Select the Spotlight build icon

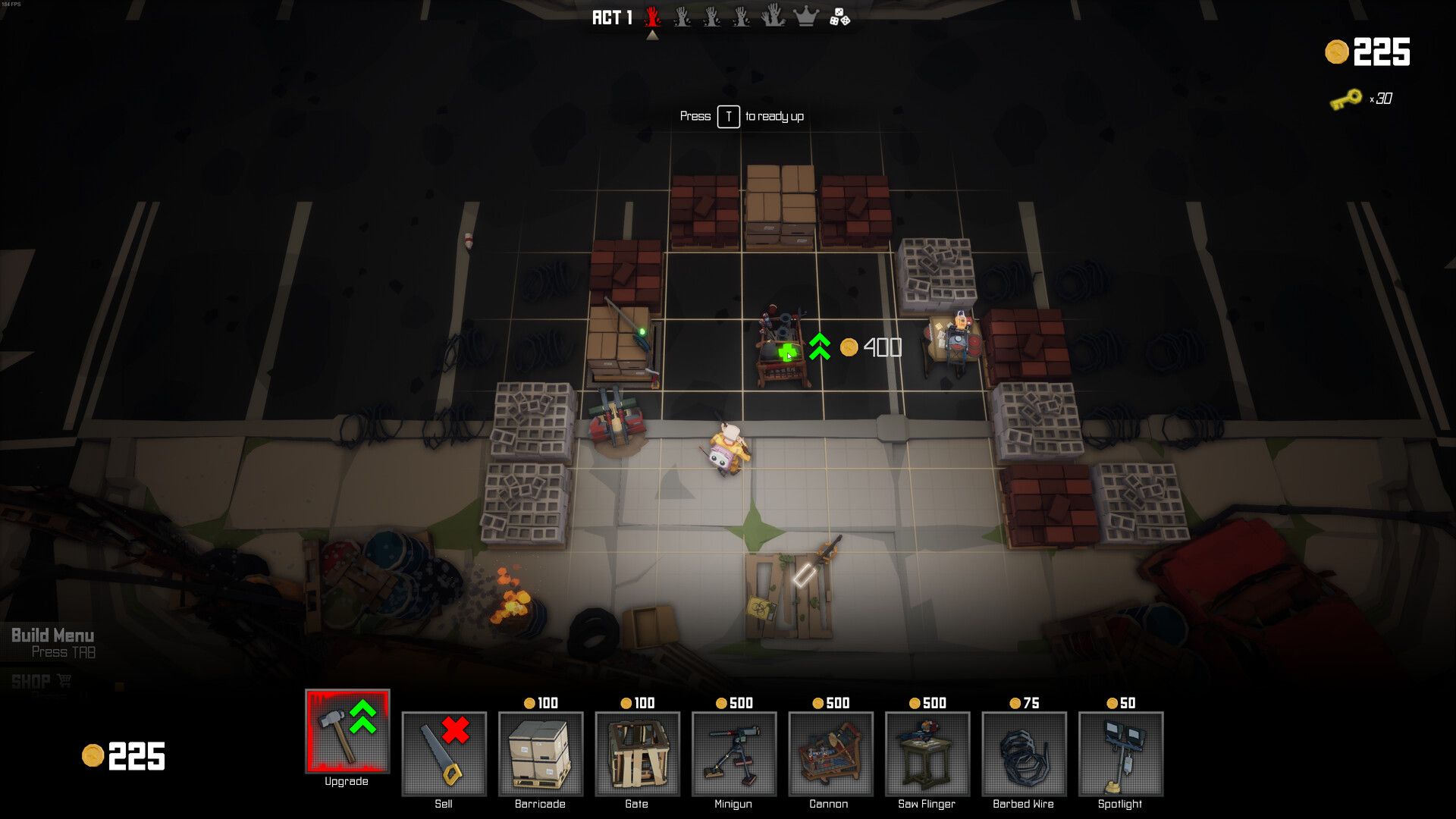pos(1119,755)
